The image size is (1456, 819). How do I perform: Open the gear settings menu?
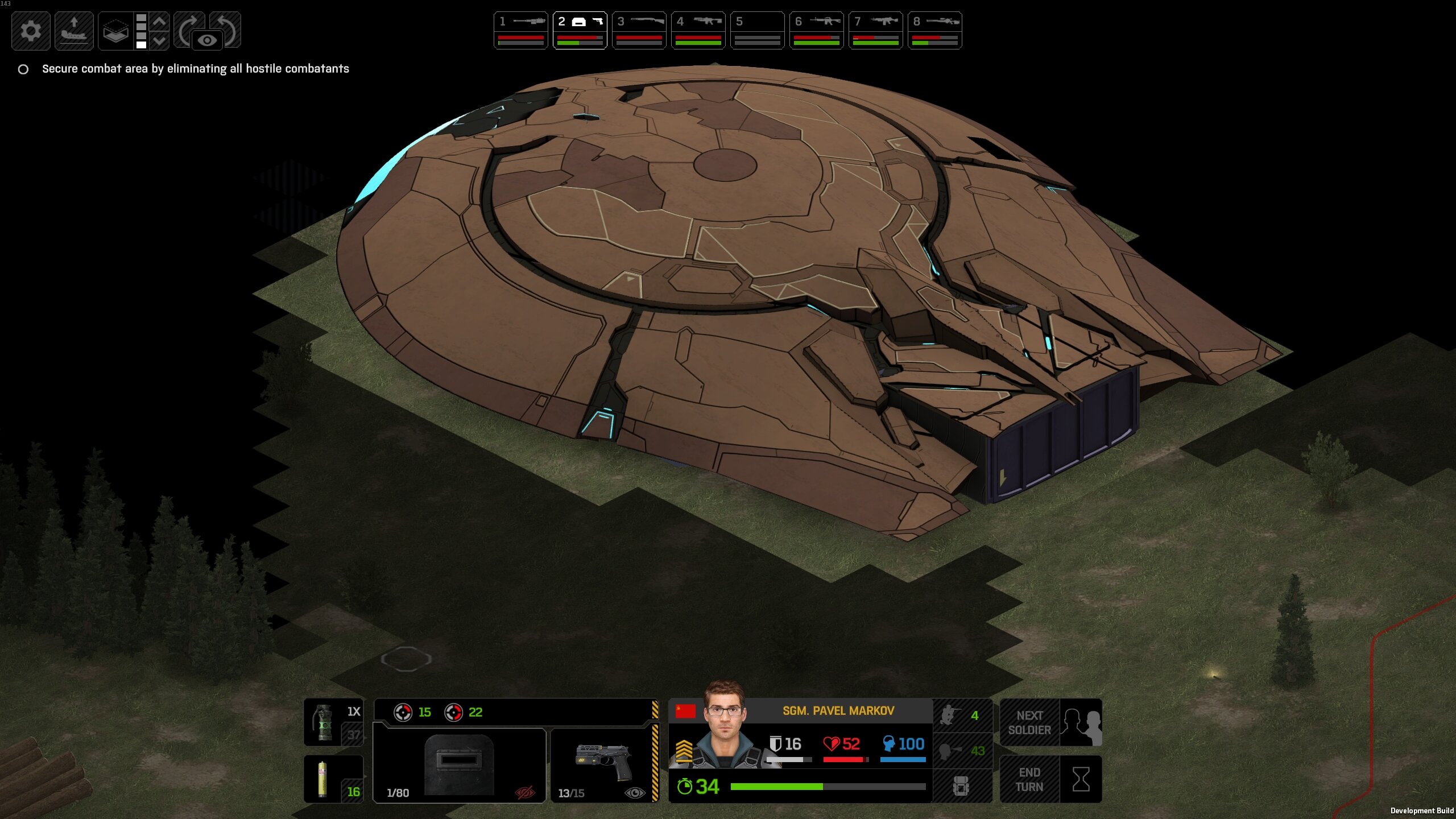pos(31,31)
